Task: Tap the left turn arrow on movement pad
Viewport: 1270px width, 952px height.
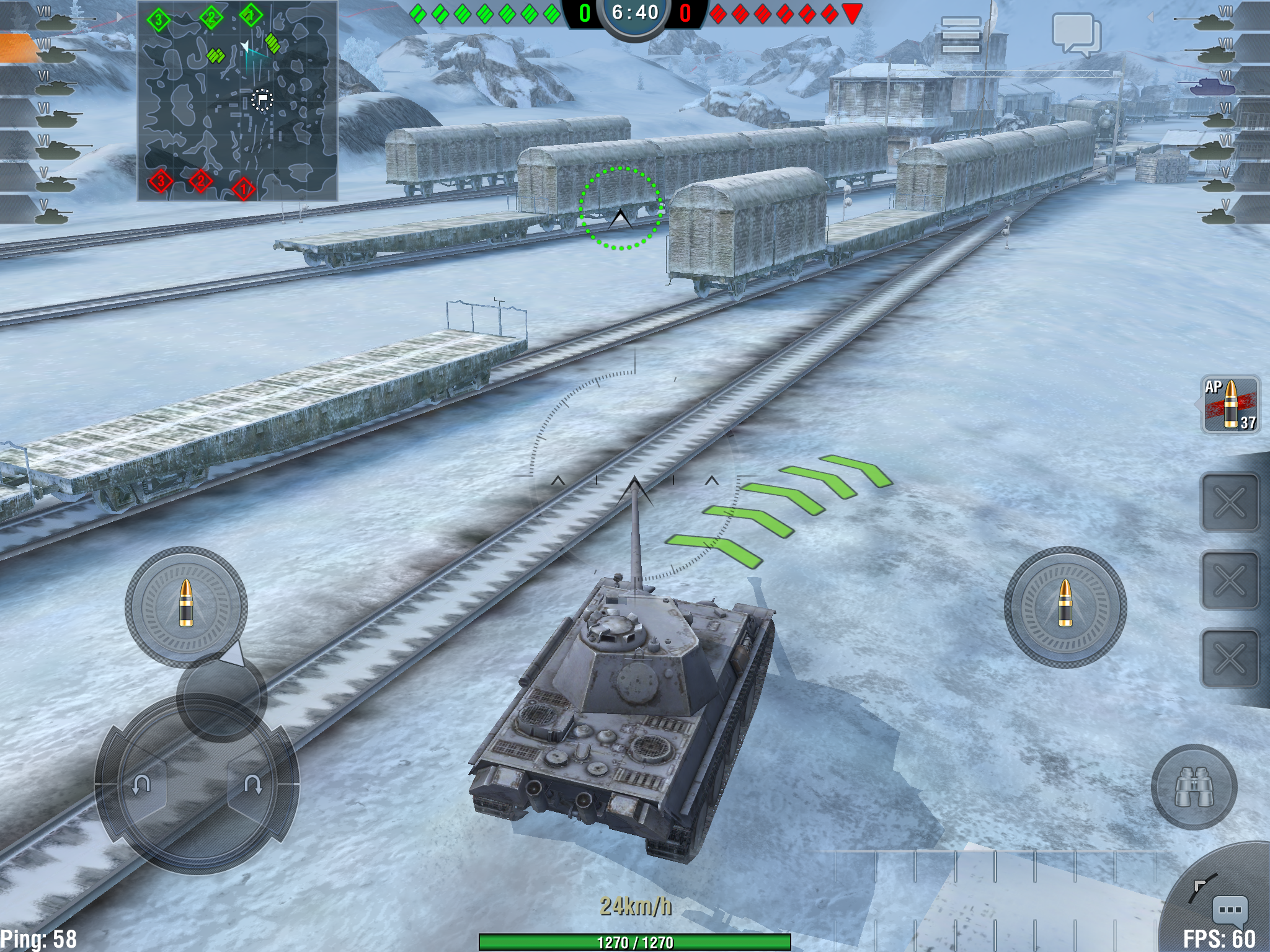Action: [141, 785]
